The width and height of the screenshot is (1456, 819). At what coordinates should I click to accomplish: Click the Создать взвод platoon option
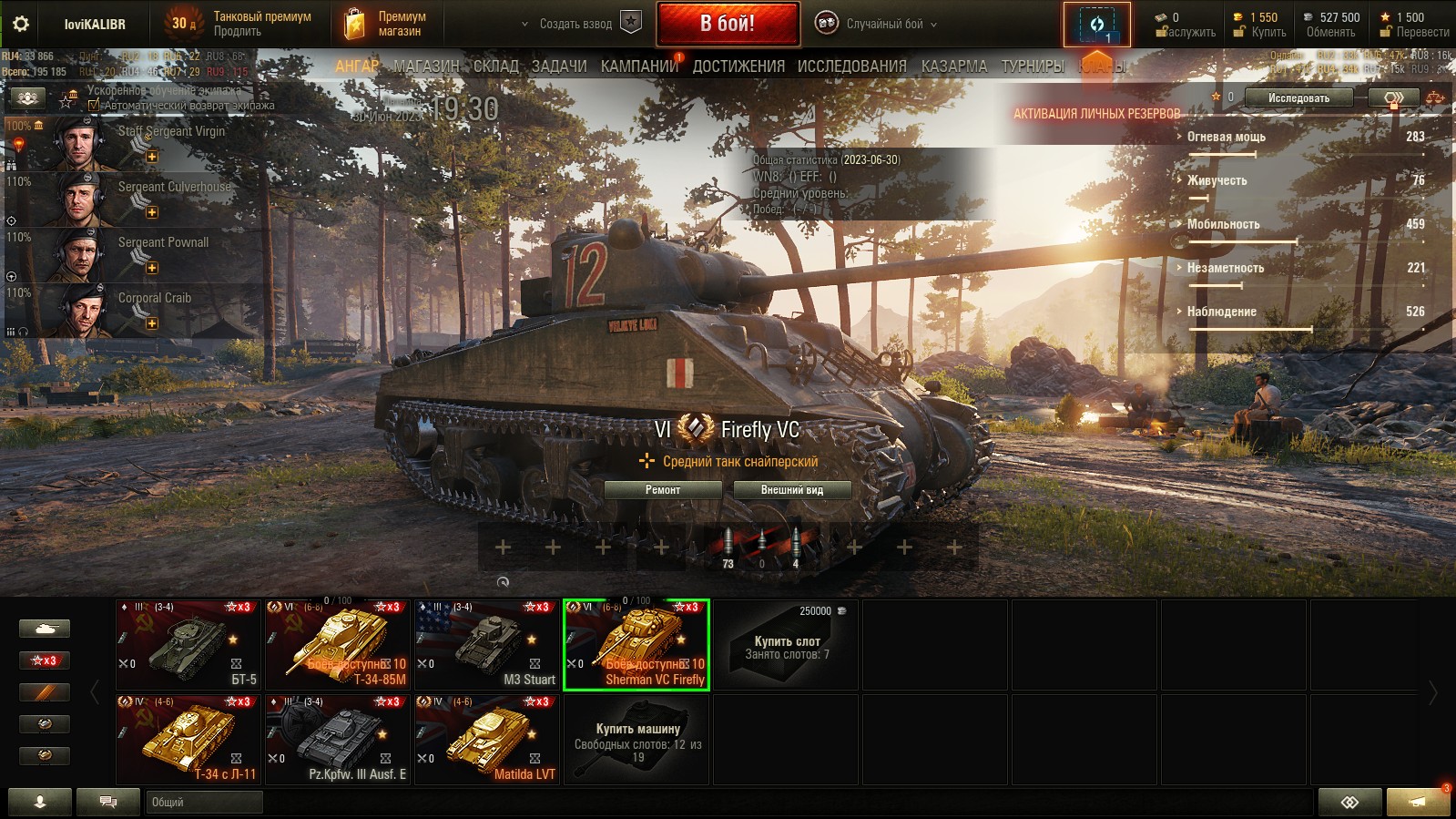(576, 24)
